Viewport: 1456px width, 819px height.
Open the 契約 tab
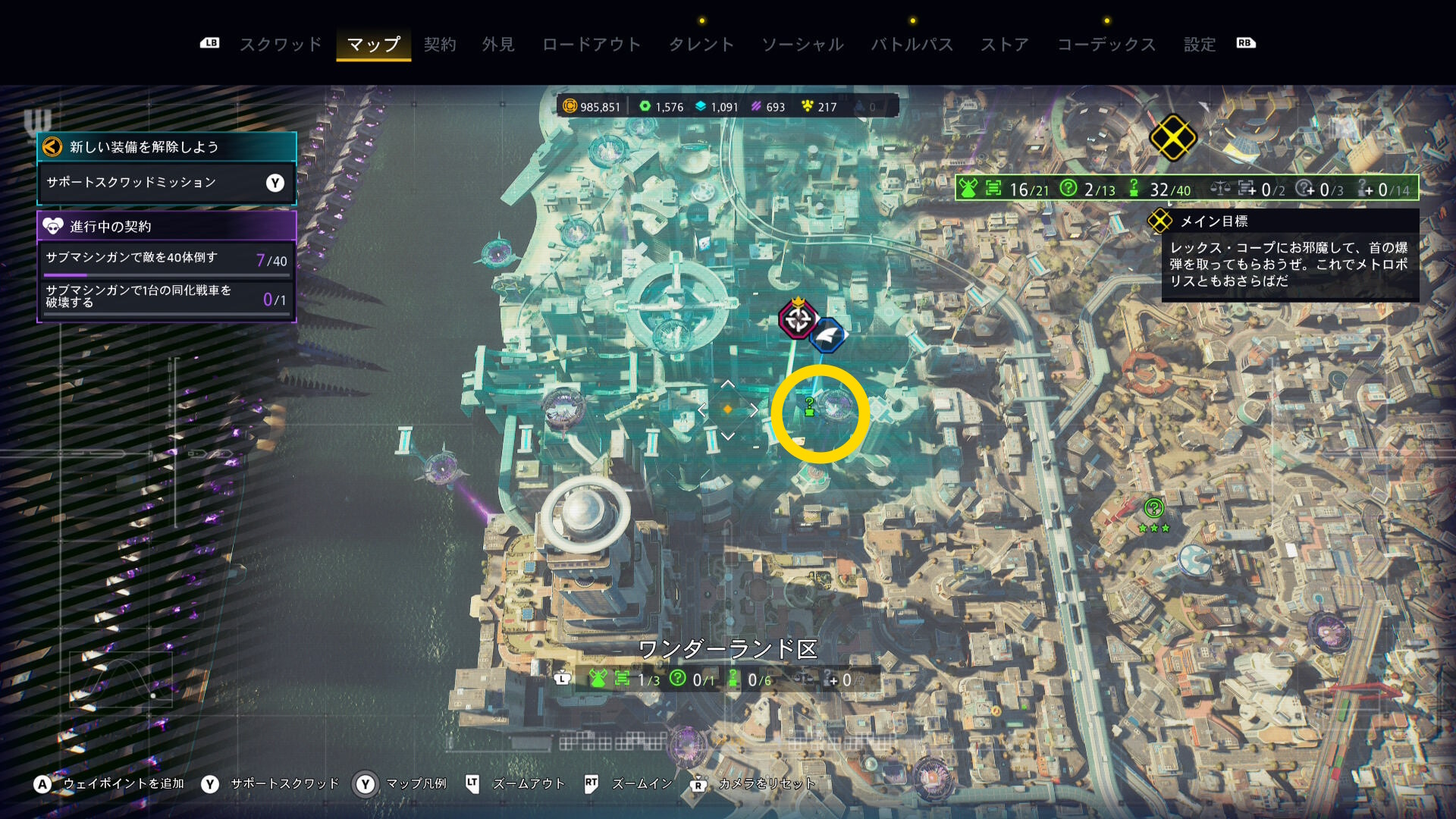point(440,44)
